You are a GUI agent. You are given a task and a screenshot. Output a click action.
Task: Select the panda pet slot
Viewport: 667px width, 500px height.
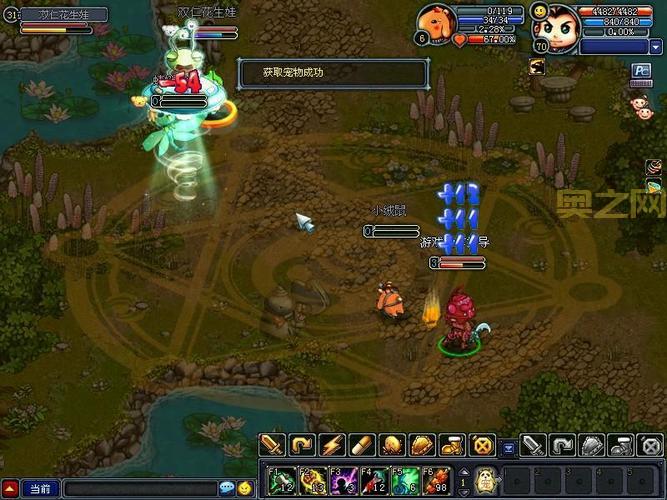[484, 478]
